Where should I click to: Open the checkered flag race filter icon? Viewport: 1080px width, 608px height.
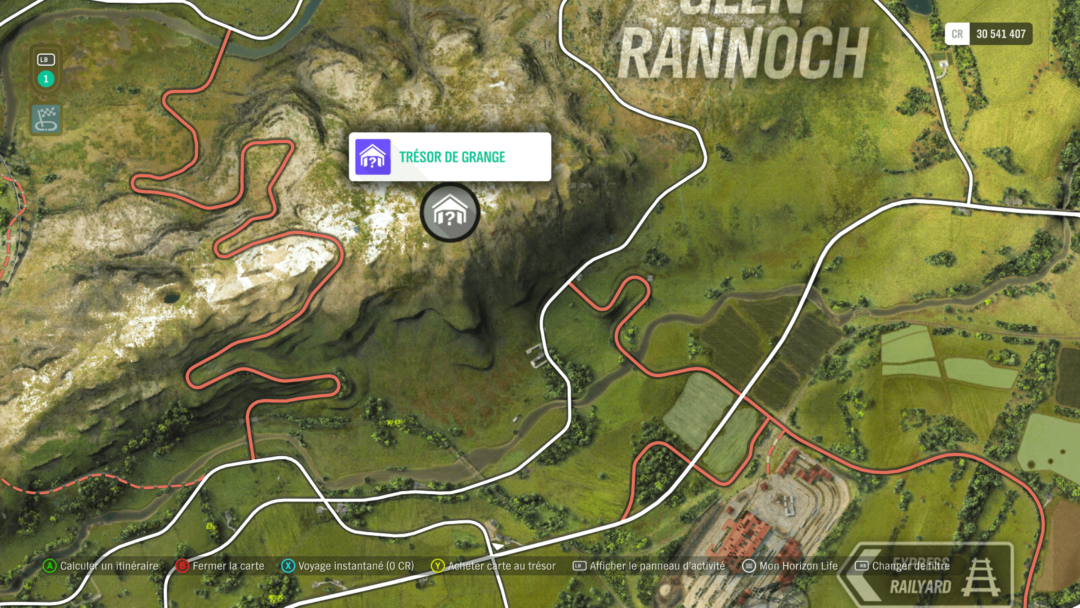(x=46, y=119)
